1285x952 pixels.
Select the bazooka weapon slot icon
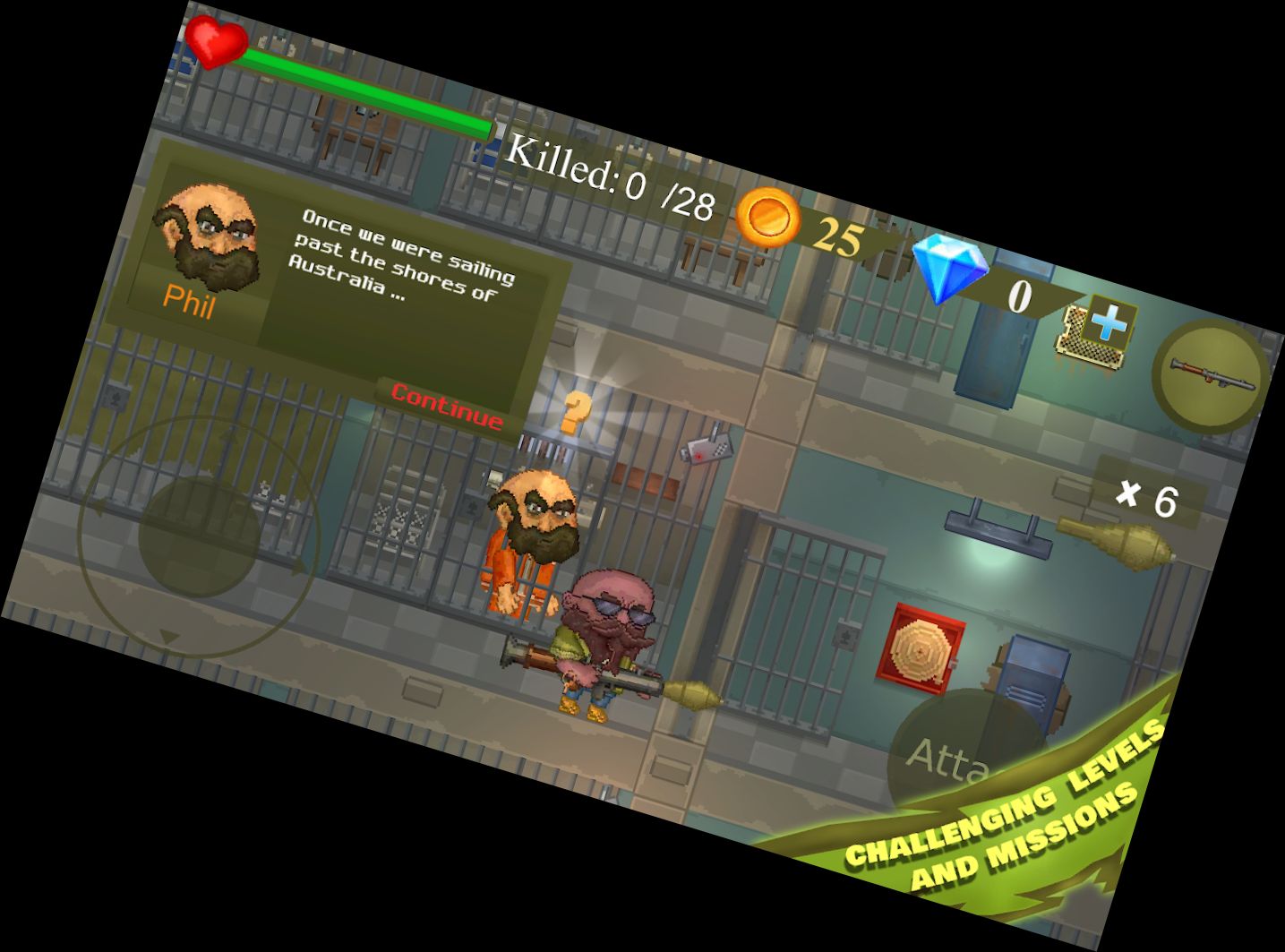1209,376
